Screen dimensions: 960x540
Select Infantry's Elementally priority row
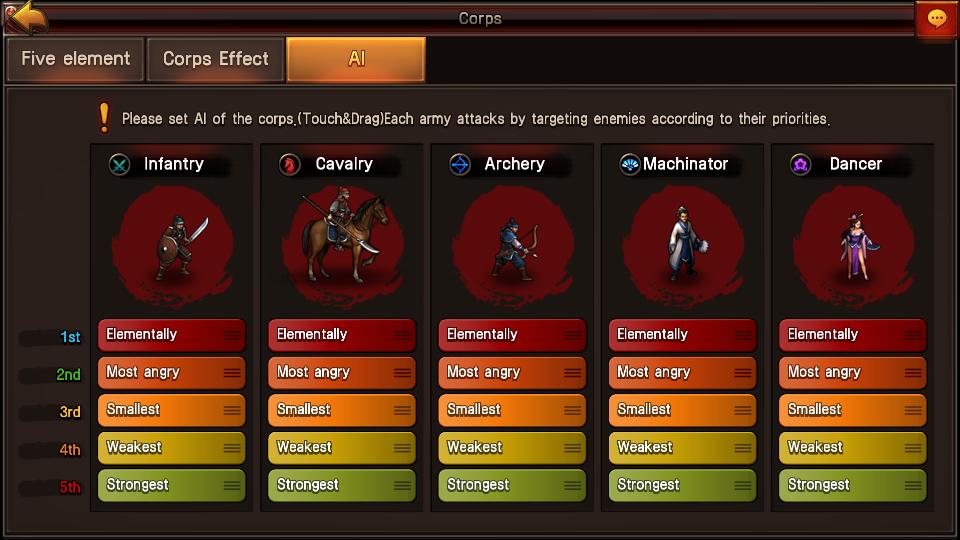point(171,335)
